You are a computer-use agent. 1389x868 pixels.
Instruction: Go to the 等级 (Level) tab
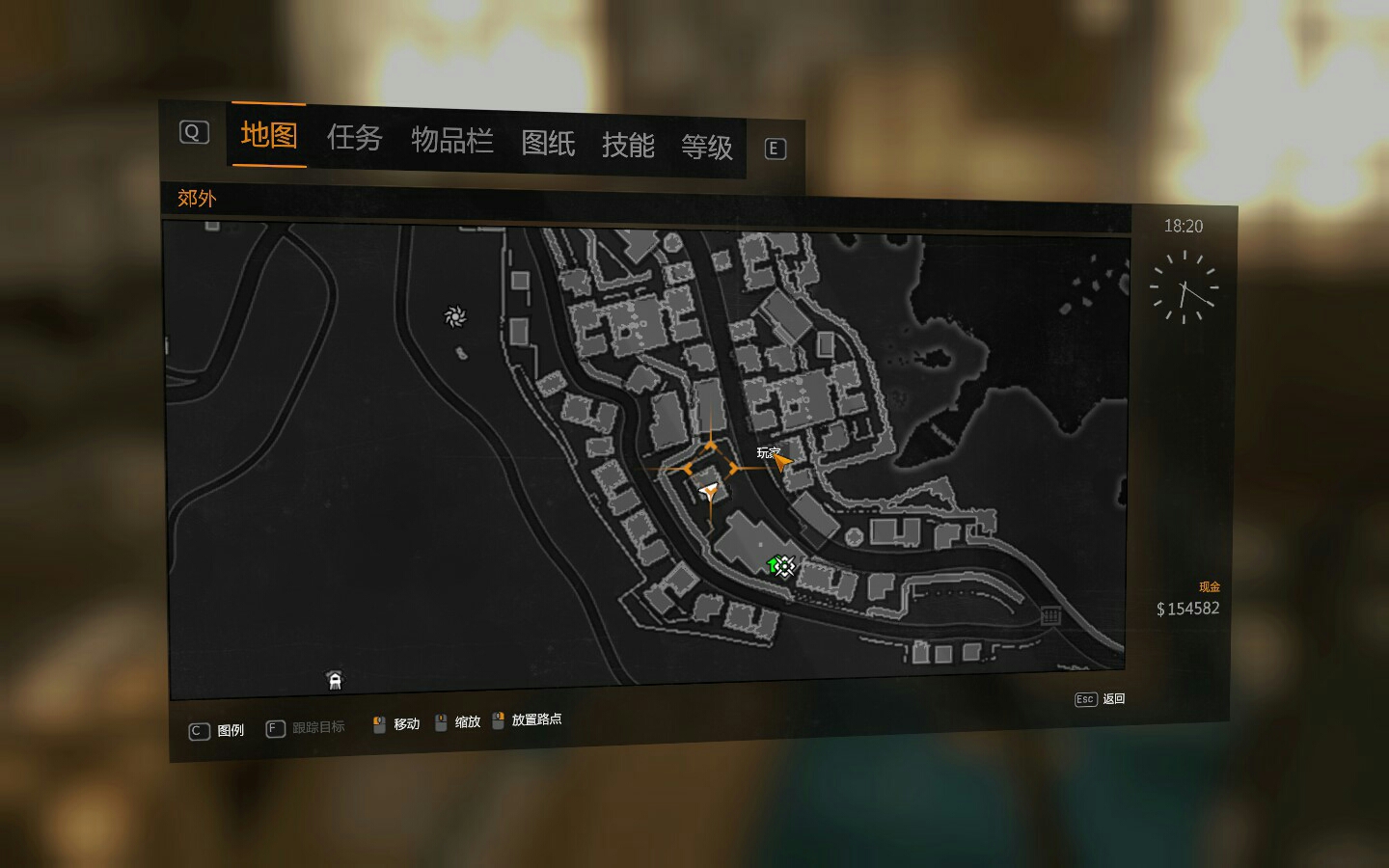(707, 148)
